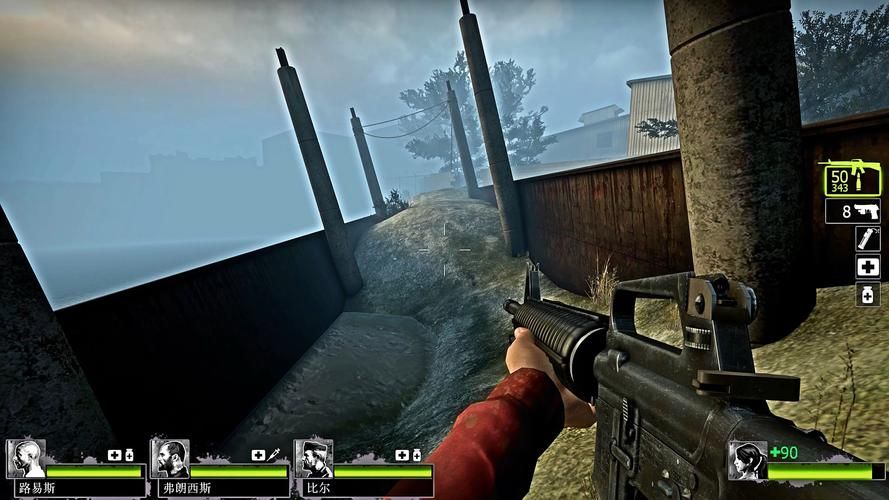The height and width of the screenshot is (500, 889).
Task: Click the adrenaline shot icon beside 弗朗西斯
Action: point(273,455)
